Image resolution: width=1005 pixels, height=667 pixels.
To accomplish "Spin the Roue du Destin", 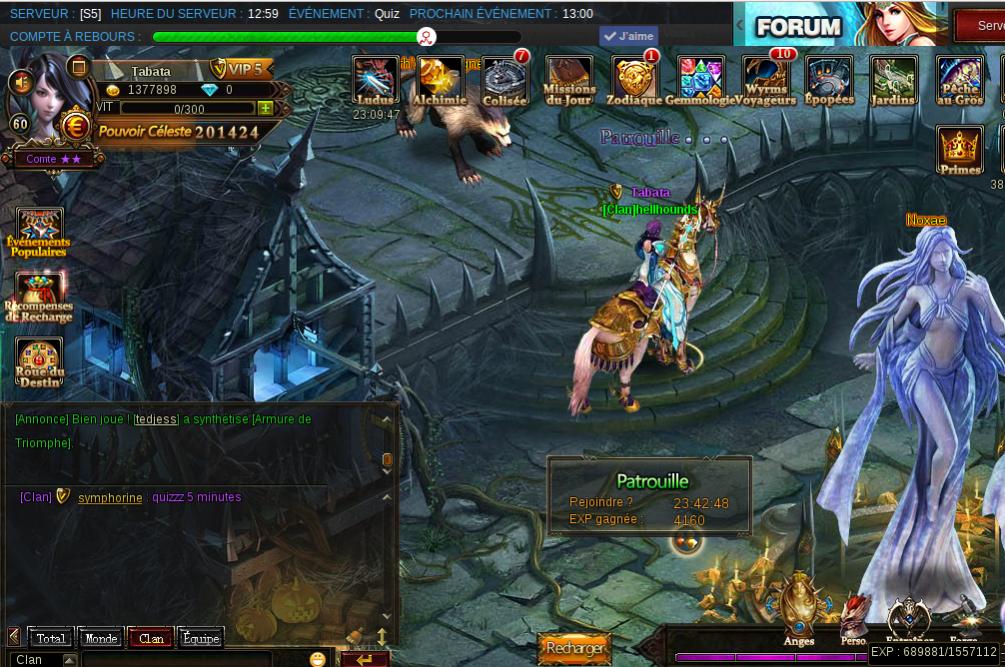I will (x=40, y=362).
